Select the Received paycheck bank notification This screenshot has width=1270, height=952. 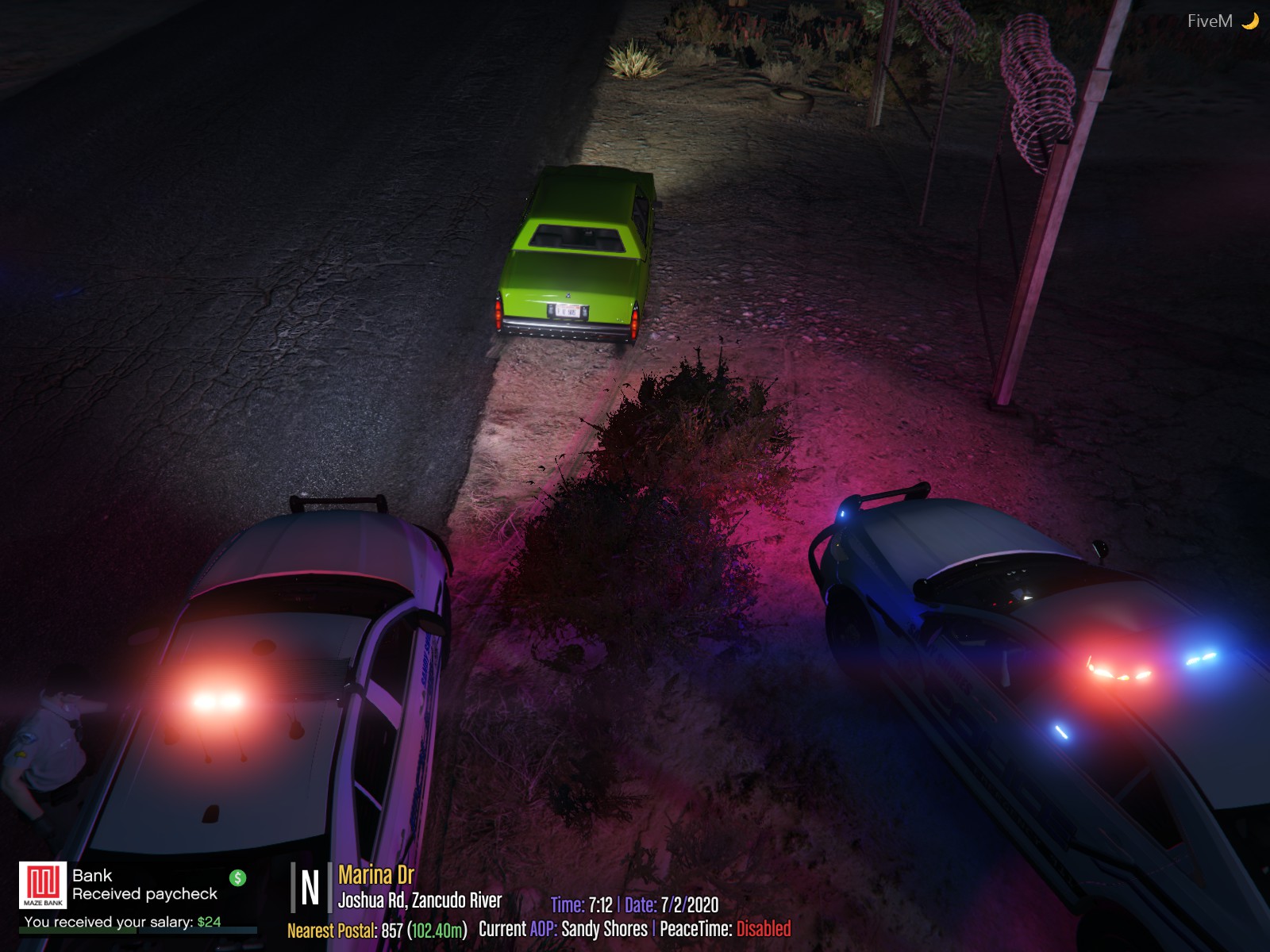coord(144,894)
